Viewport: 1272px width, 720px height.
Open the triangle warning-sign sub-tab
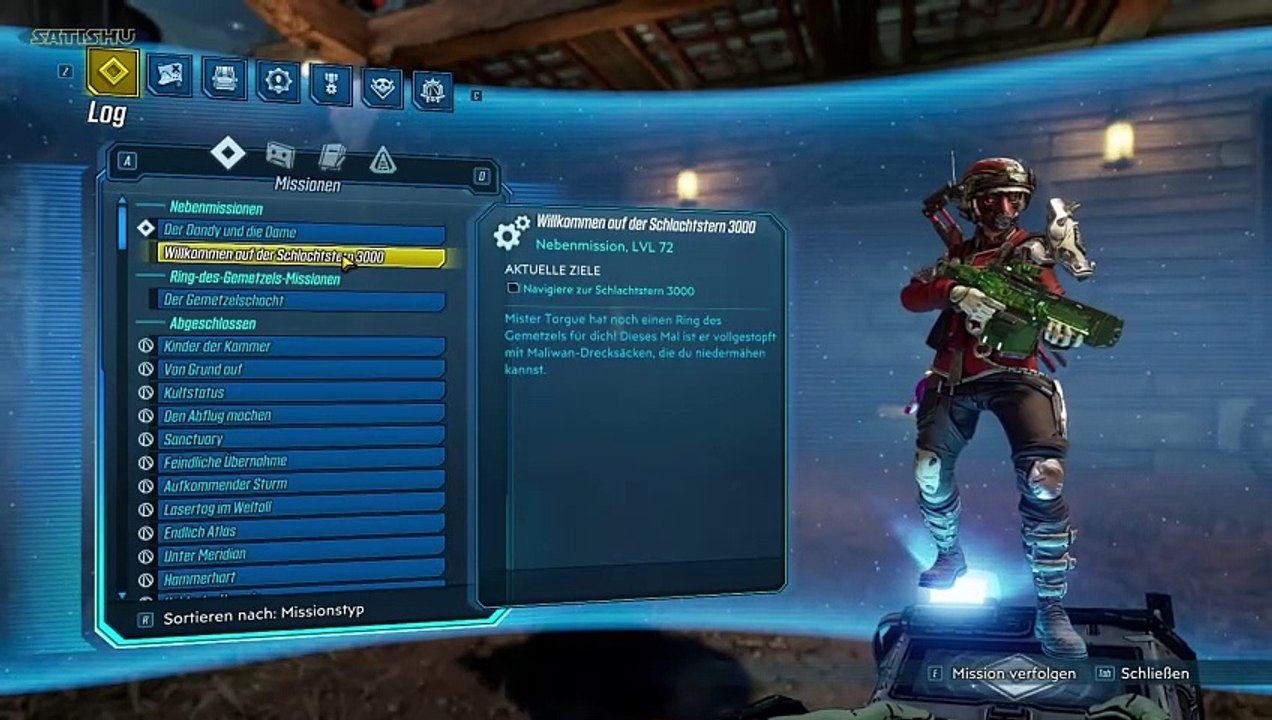(x=383, y=159)
